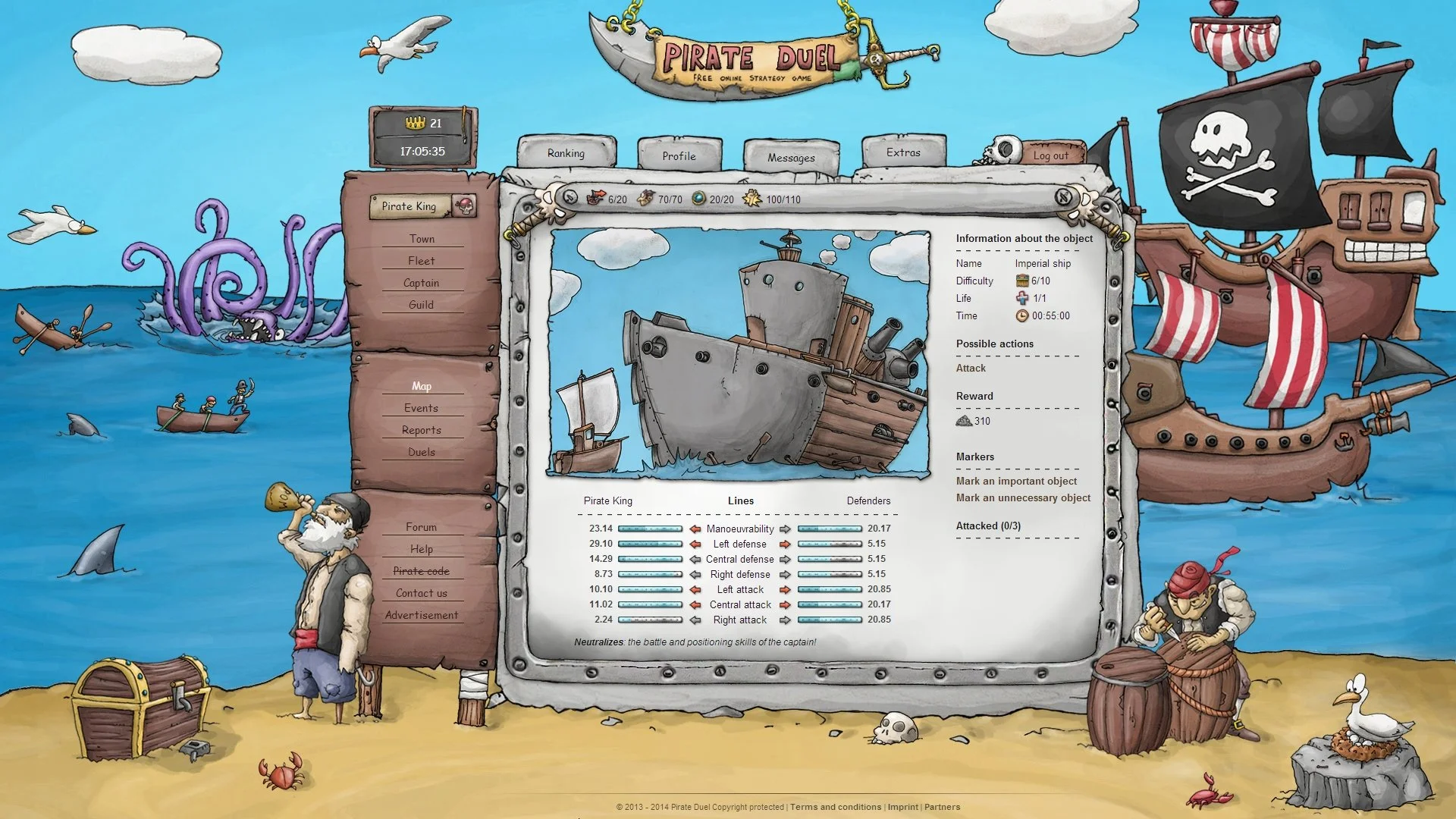Click the Manoeuvrability stat bar
The height and width of the screenshot is (819, 1456).
648,529
